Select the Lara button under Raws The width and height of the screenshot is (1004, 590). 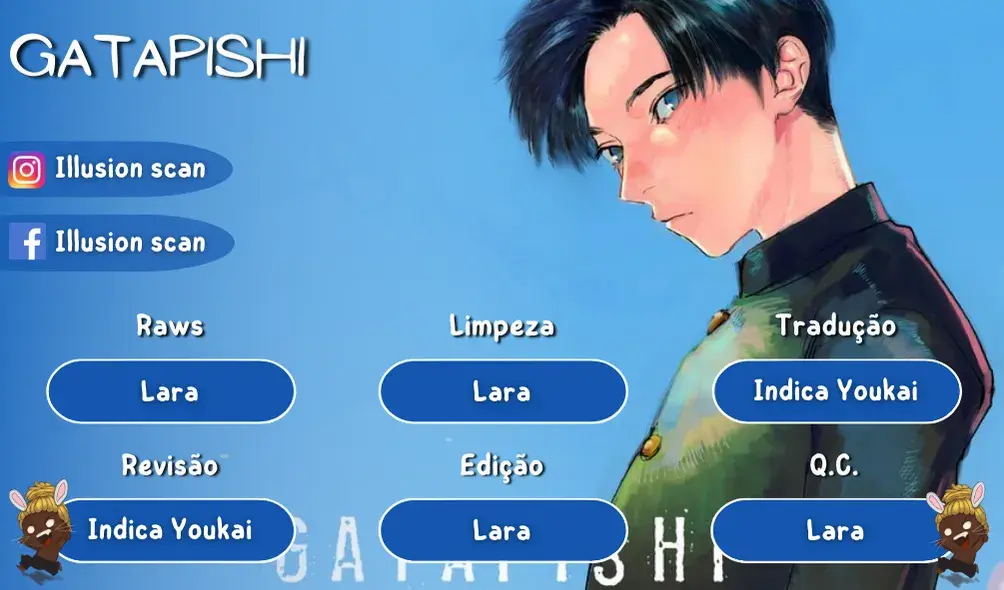[170, 391]
